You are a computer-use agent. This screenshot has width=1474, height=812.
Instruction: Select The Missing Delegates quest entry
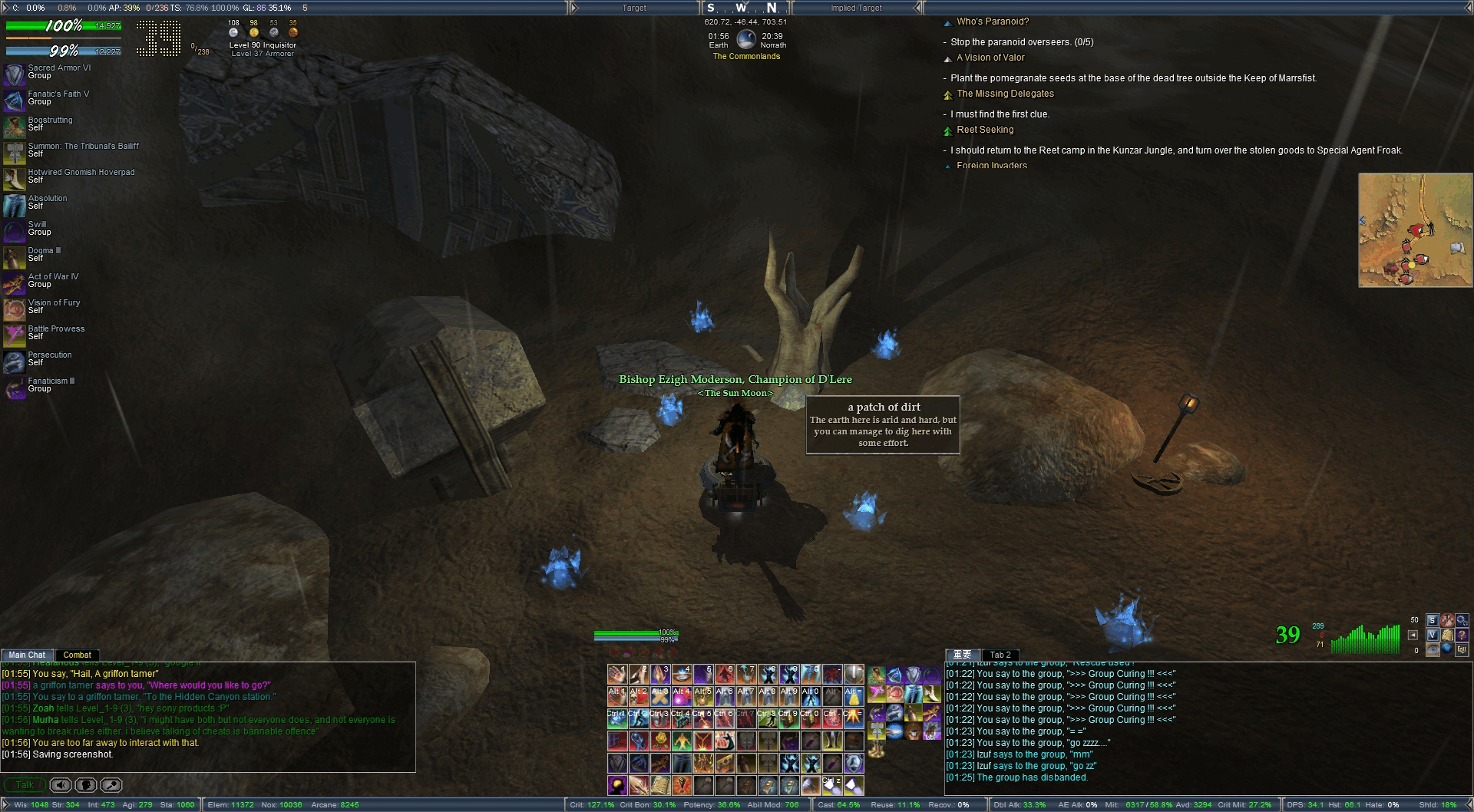point(1005,94)
